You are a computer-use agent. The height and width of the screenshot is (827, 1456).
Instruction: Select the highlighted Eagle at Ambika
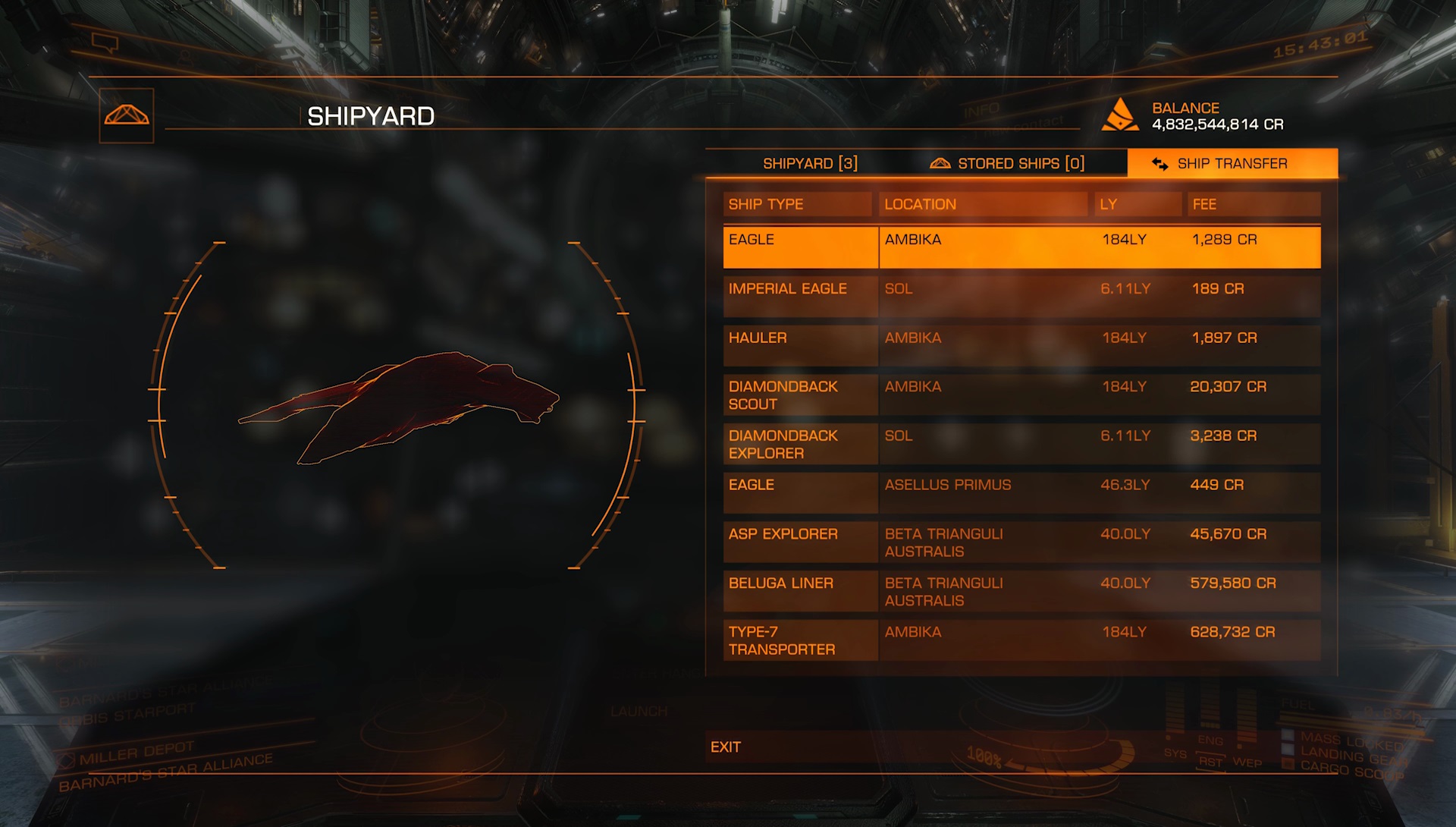click(1021, 247)
